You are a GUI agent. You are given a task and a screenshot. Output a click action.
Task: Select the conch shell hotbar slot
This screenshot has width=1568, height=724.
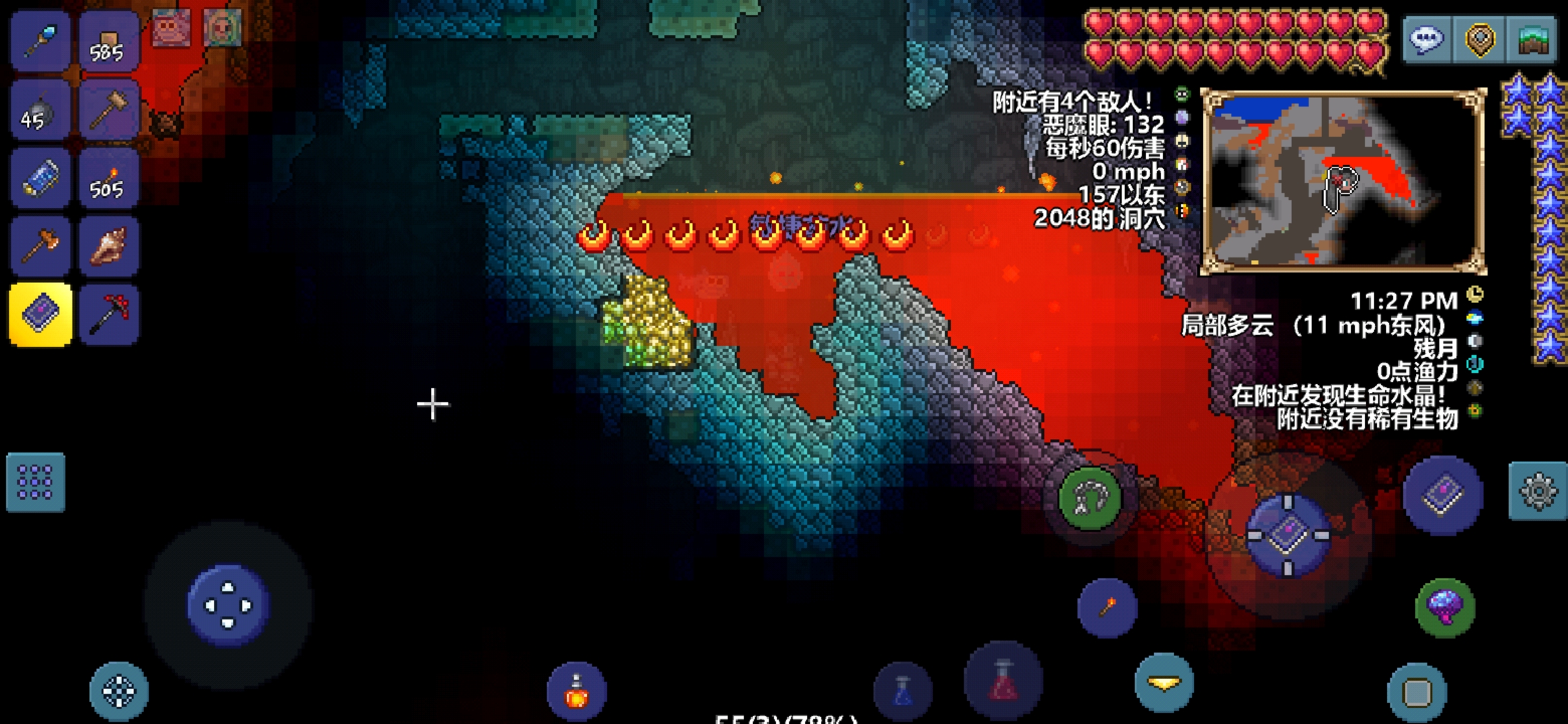click(109, 247)
